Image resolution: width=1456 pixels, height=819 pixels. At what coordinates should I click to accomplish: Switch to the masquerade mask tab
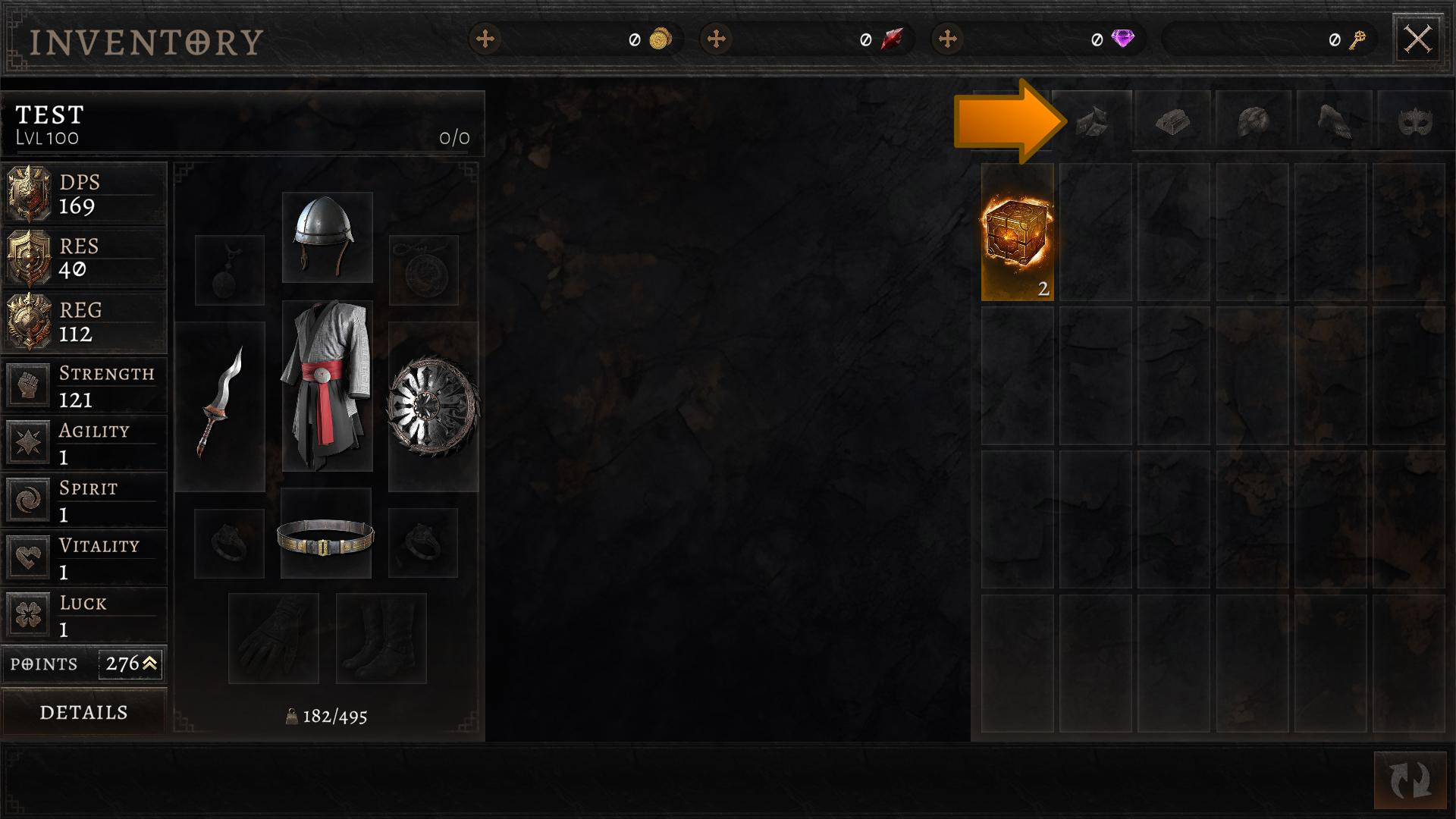(1414, 121)
